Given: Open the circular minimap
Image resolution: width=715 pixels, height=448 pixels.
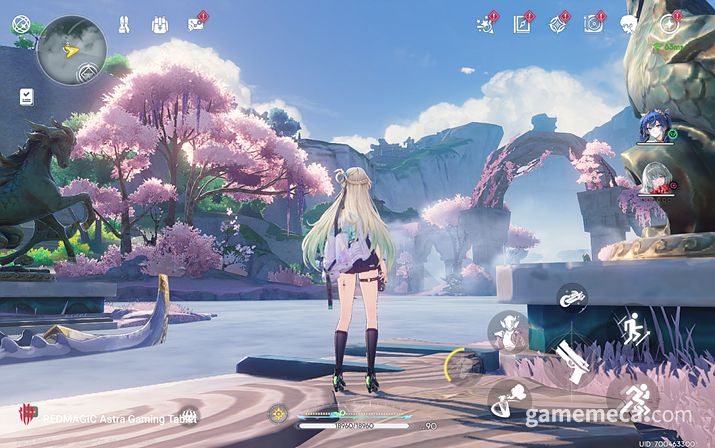Looking at the screenshot, I should click(72, 48).
